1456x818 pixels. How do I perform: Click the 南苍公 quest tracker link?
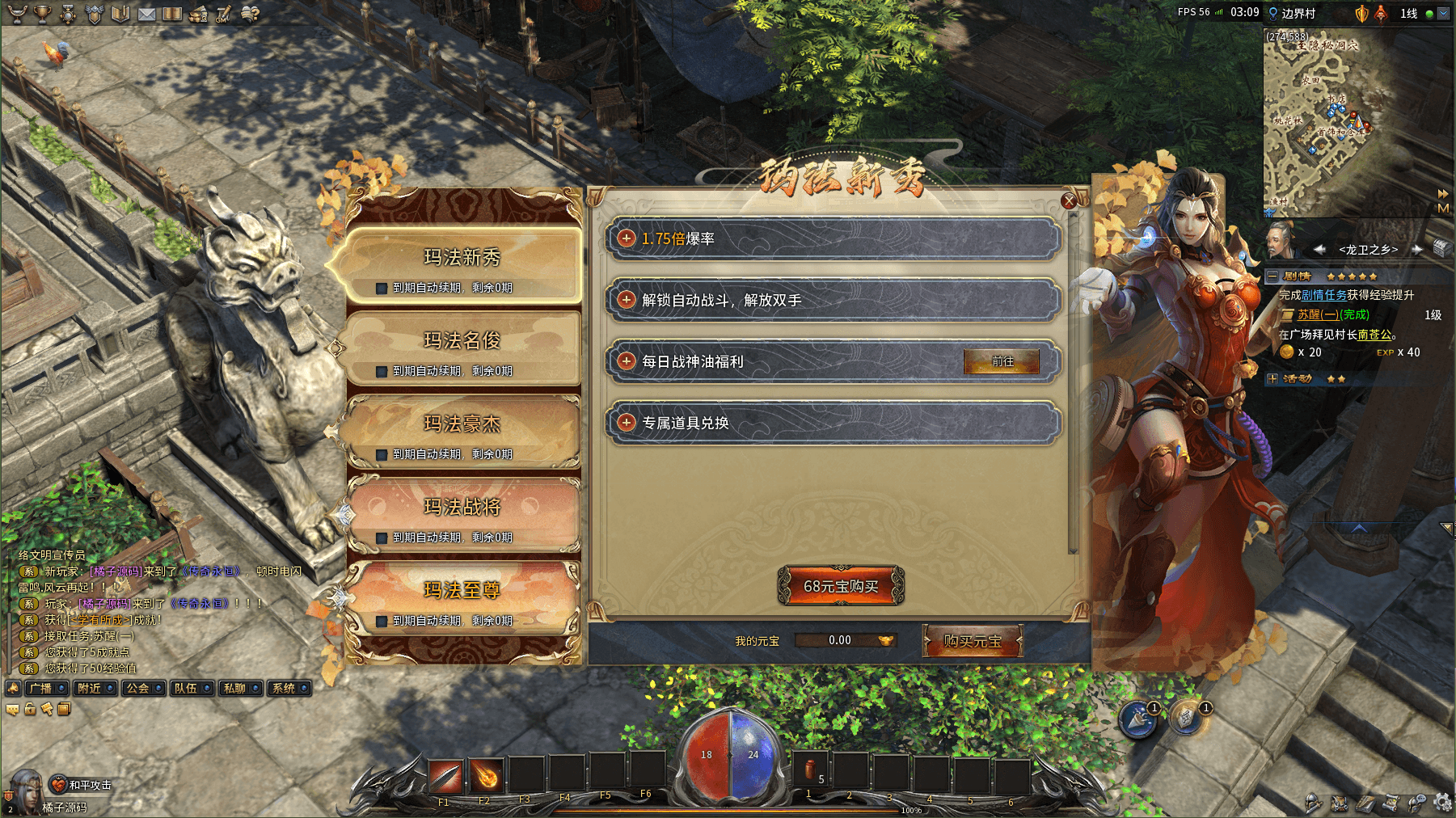1374,335
